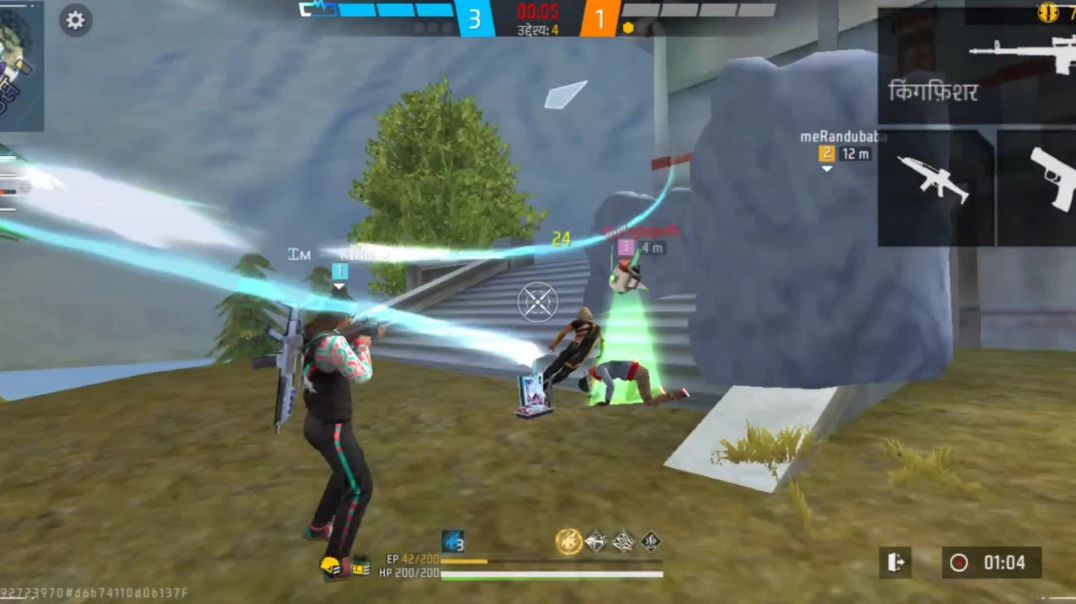Open the settings gear icon
Screen dimensions: 1076x604
pyautogui.click(x=75, y=19)
